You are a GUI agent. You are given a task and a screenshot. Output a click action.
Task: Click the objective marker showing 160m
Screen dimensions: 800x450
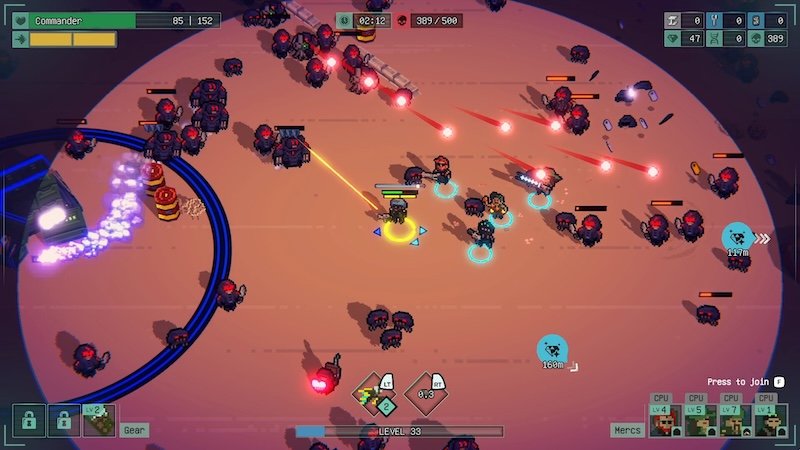point(552,349)
